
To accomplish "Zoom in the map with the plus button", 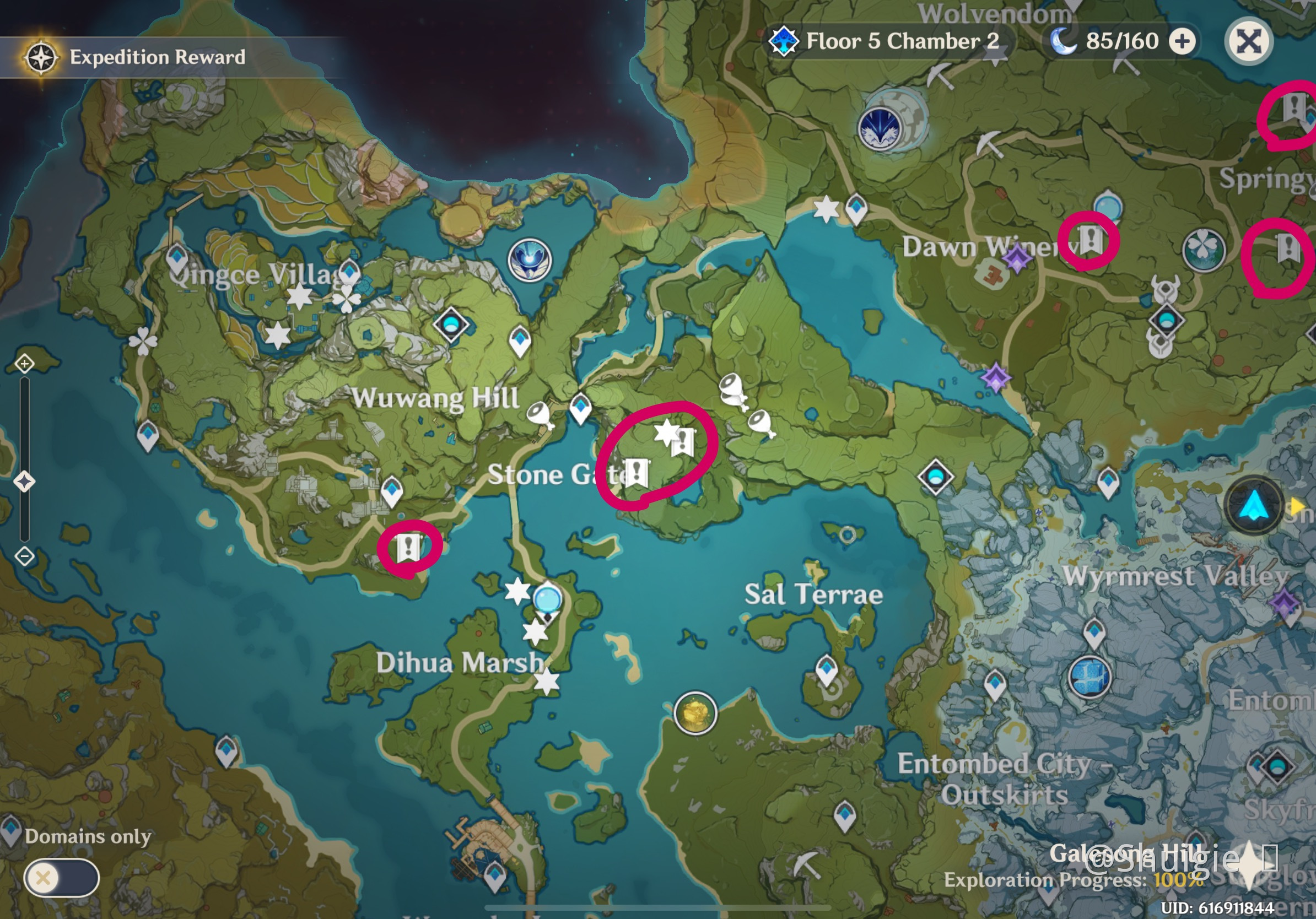I will 25,363.
